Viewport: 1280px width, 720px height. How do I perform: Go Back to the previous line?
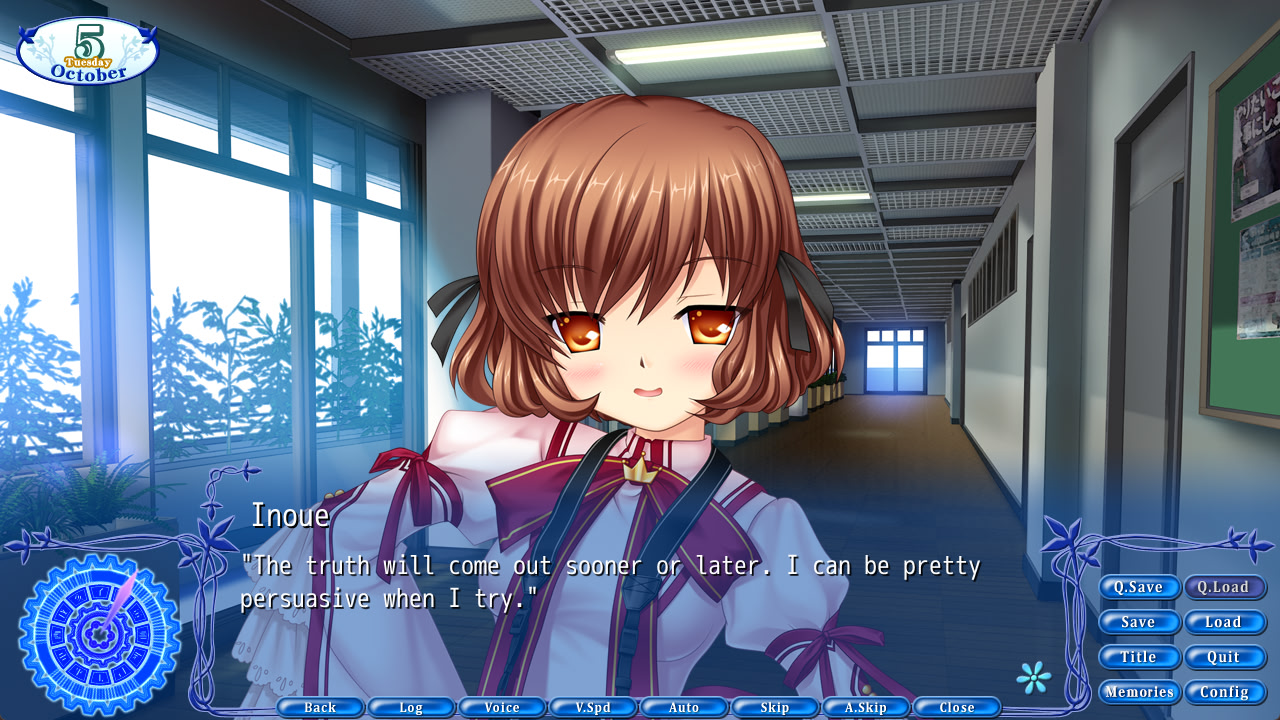tap(321, 707)
